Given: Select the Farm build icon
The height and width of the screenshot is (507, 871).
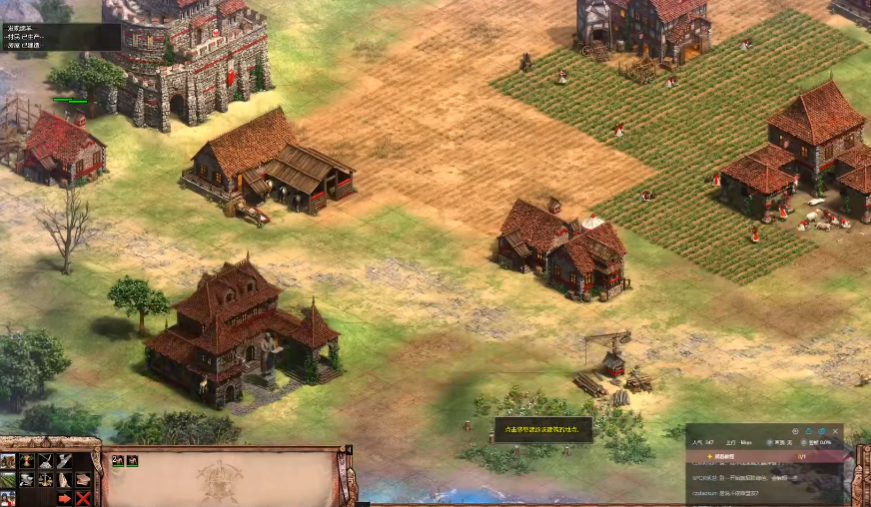Looking at the screenshot, I should tap(8, 480).
